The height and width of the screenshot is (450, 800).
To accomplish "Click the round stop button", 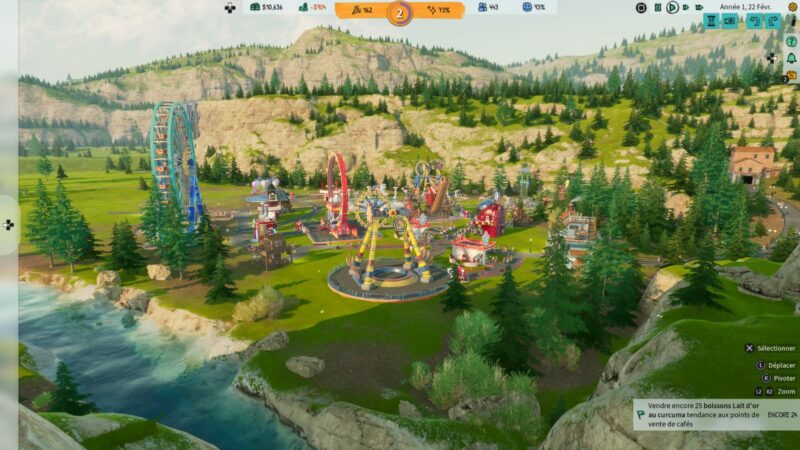I will coord(641,7).
